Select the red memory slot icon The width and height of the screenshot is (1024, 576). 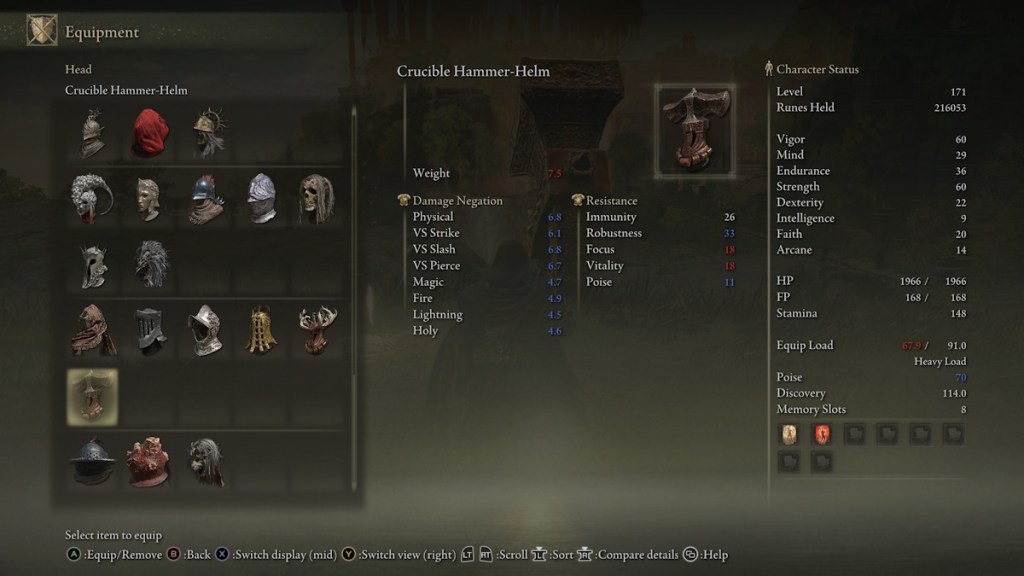coord(822,434)
